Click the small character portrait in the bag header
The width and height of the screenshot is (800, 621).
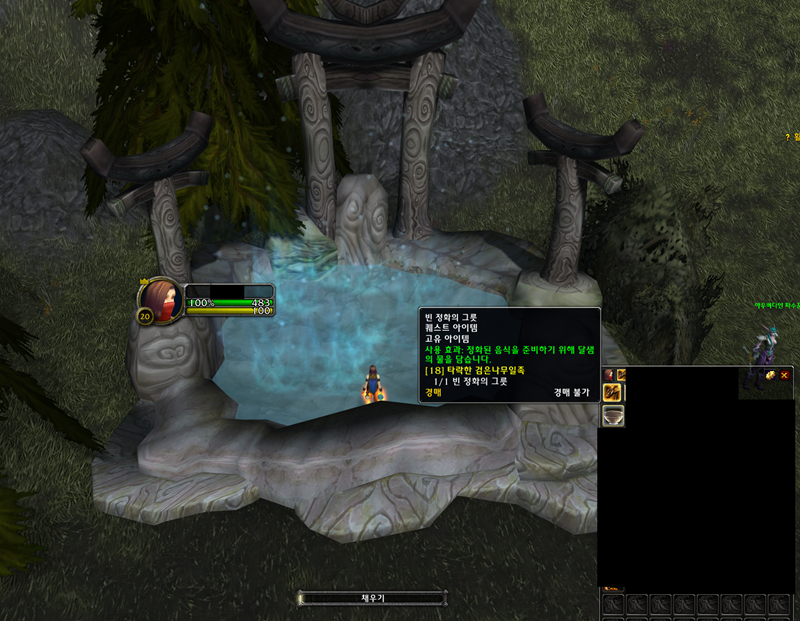click(608, 374)
